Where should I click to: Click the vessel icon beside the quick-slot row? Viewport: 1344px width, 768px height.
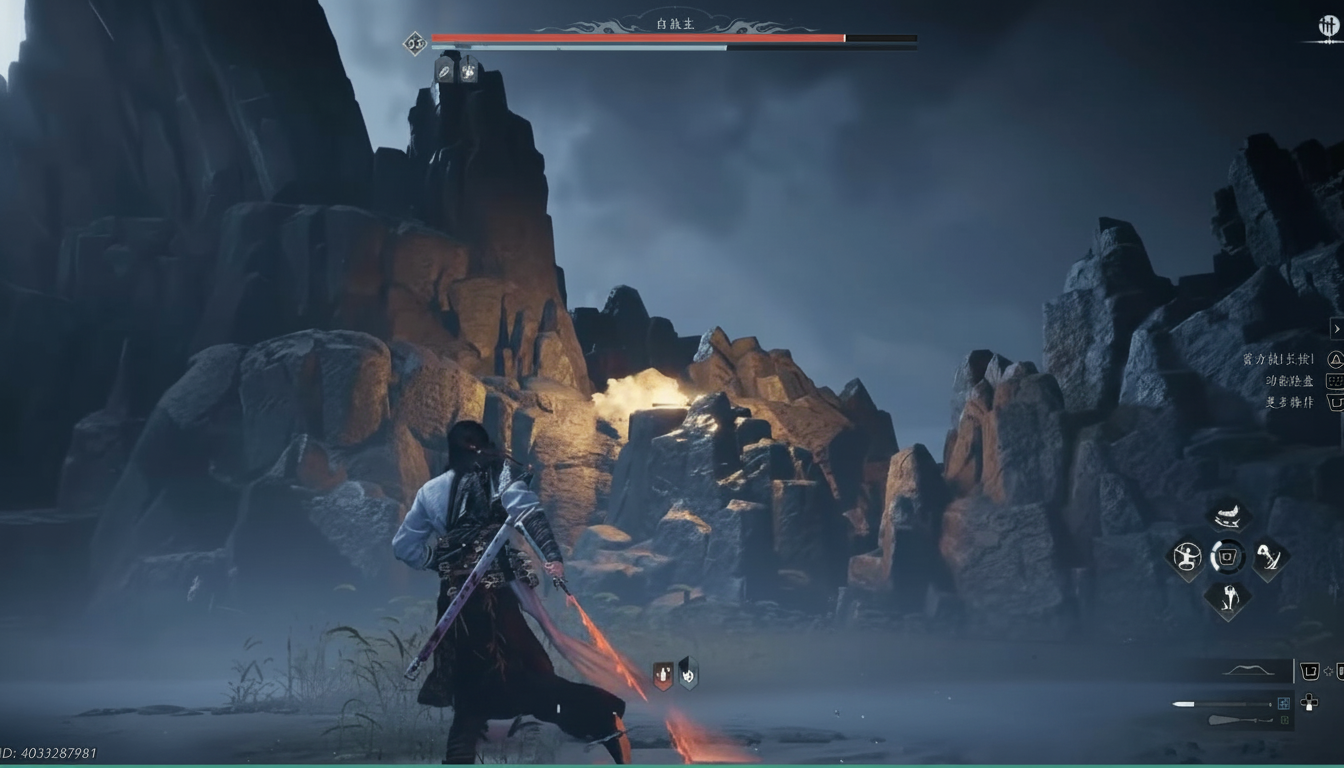[x=1311, y=670]
